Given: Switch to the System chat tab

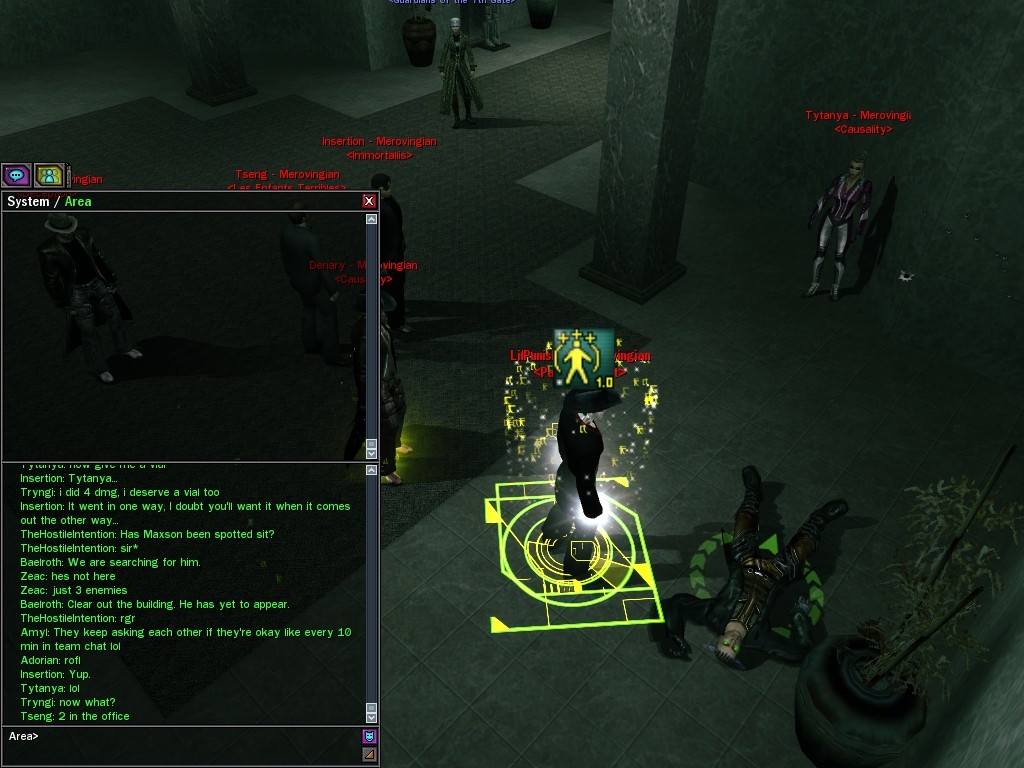Looking at the screenshot, I should (28, 202).
